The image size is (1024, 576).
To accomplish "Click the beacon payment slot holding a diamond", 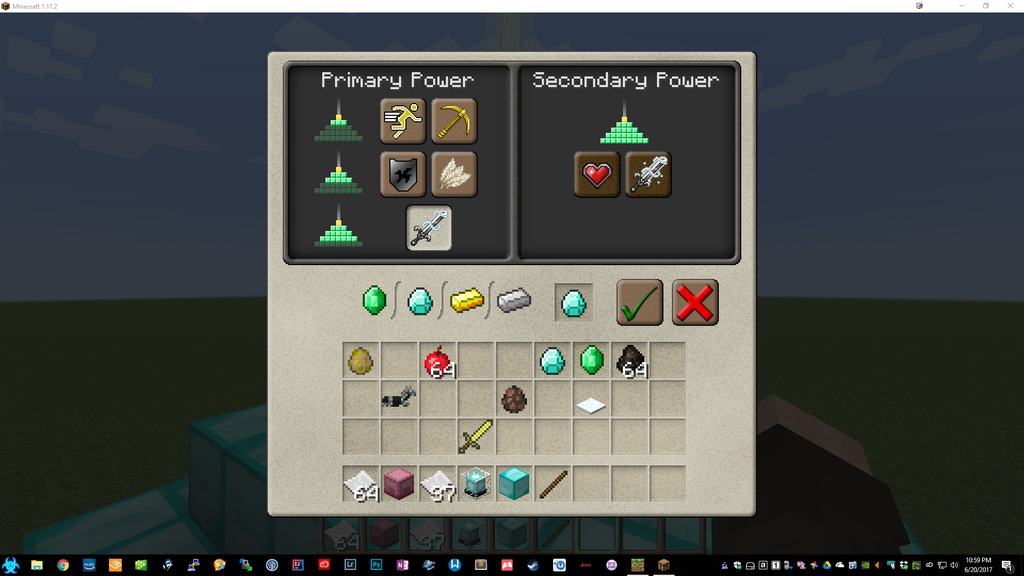I will click(x=573, y=302).
